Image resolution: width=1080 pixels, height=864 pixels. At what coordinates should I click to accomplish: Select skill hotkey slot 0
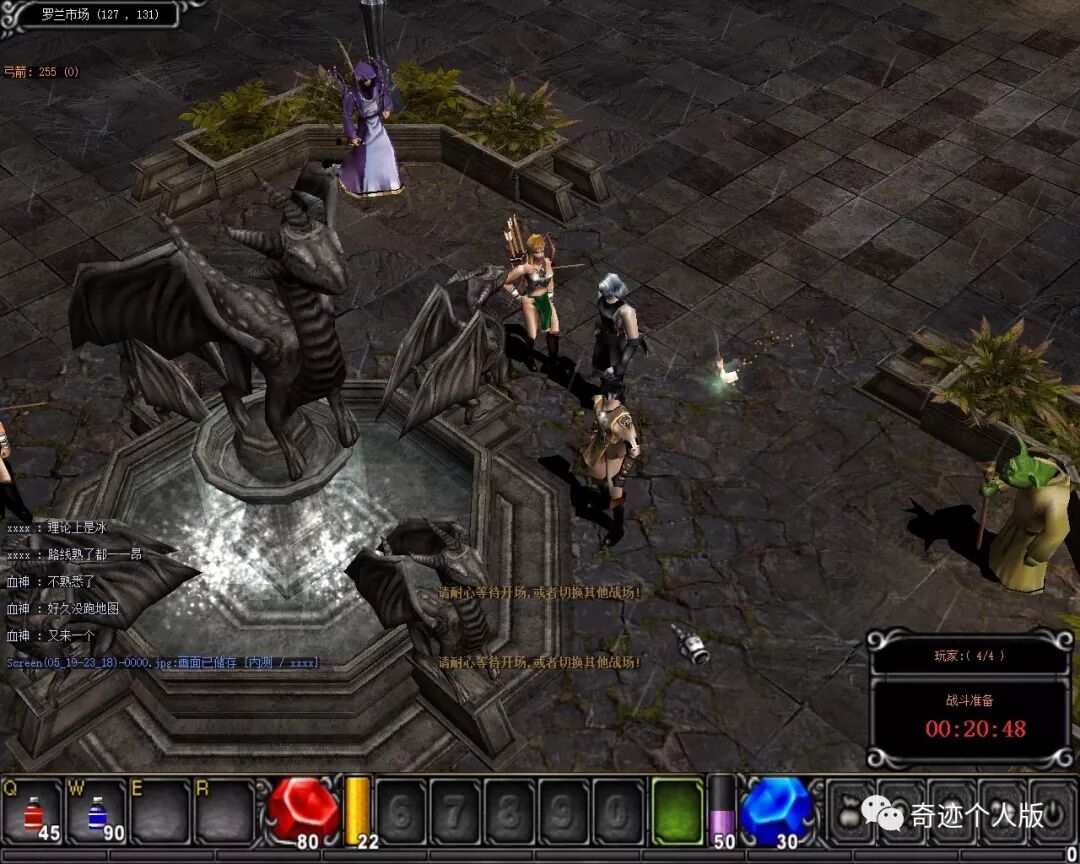[x=619, y=811]
